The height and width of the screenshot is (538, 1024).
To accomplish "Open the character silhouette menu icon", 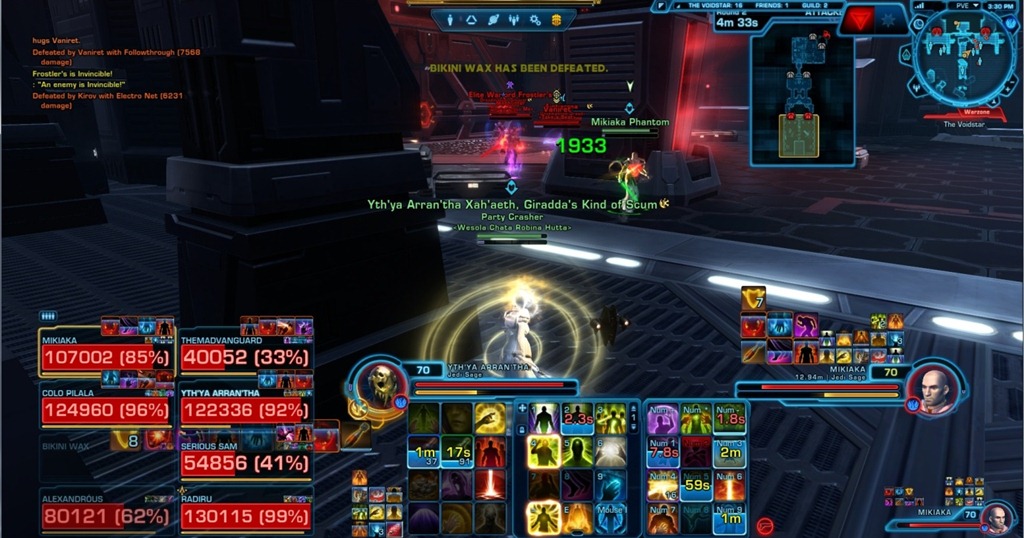I will (449, 19).
